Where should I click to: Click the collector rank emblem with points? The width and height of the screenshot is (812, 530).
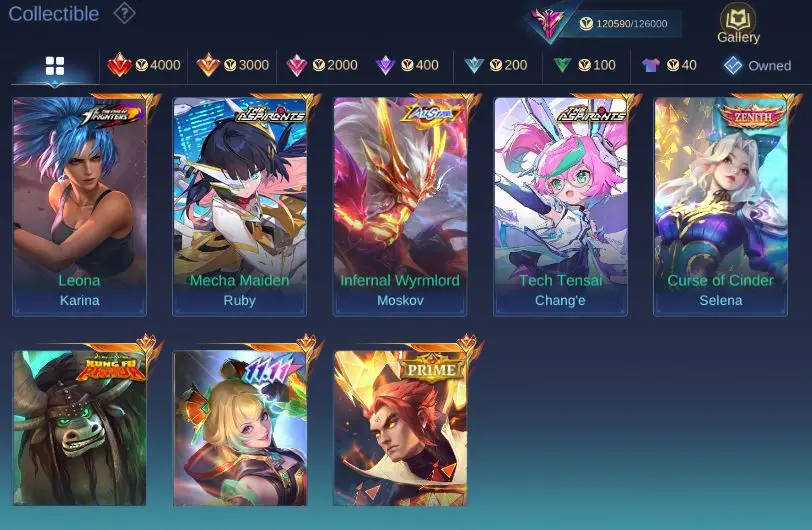click(549, 23)
